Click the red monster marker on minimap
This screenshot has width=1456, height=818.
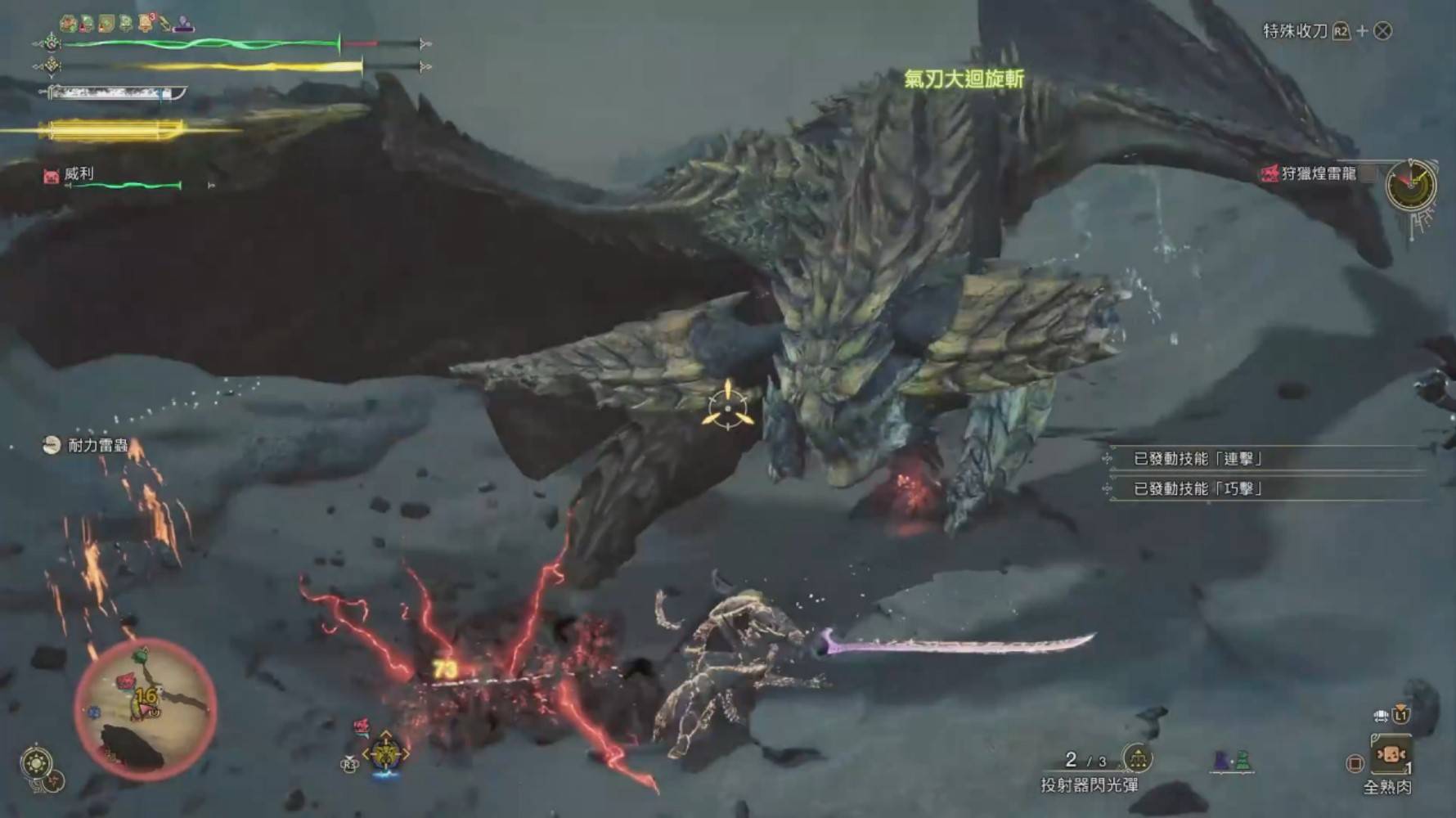pos(126,681)
